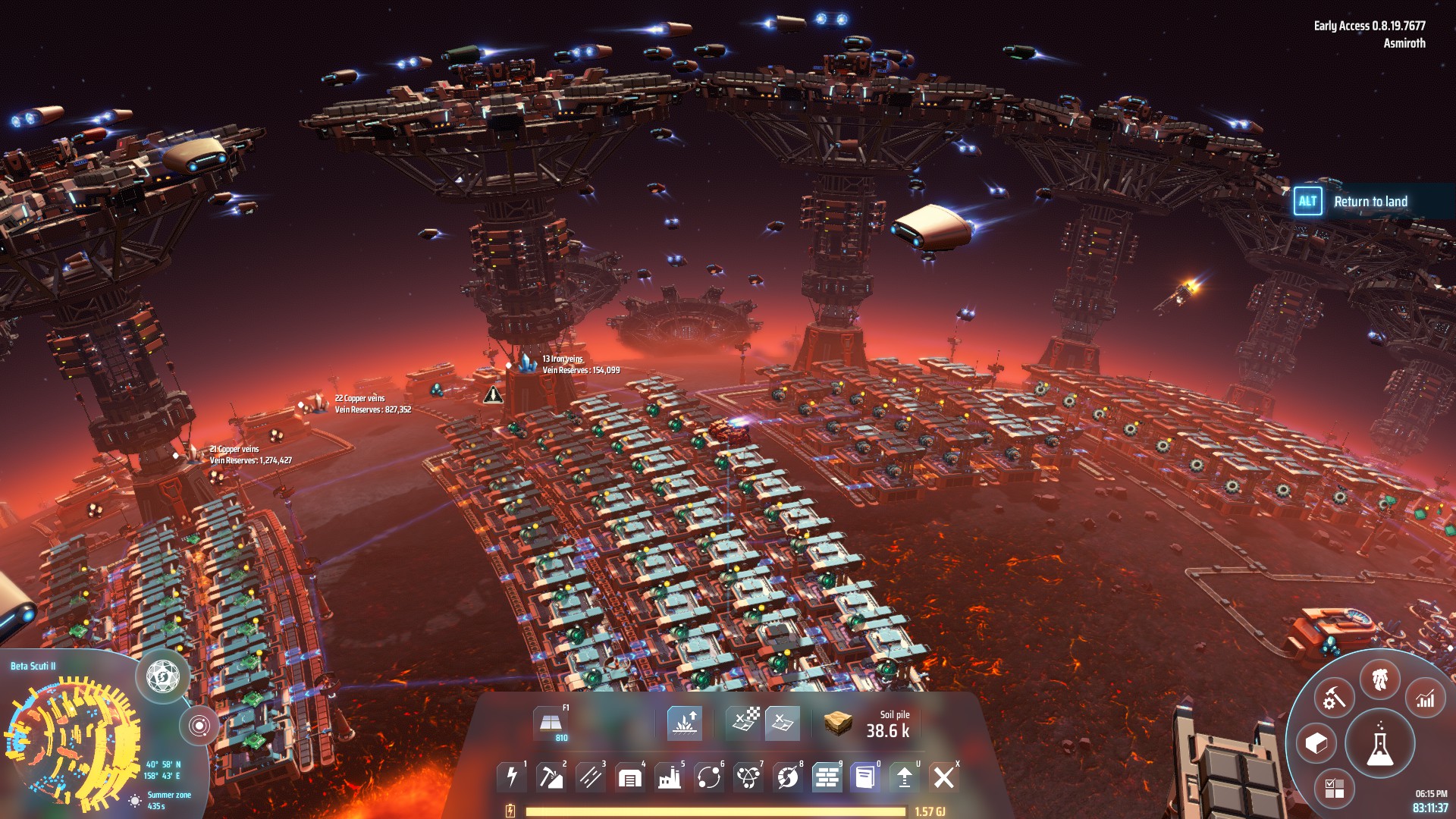This screenshot has width=1456, height=819.
Task: Choose the conveyor belt build category
Action: coord(591,777)
